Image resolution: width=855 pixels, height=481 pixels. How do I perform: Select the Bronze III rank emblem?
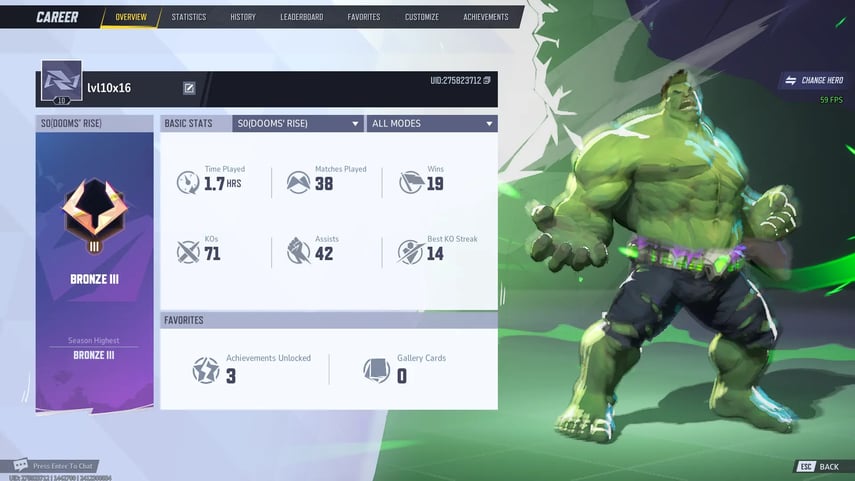(x=94, y=216)
